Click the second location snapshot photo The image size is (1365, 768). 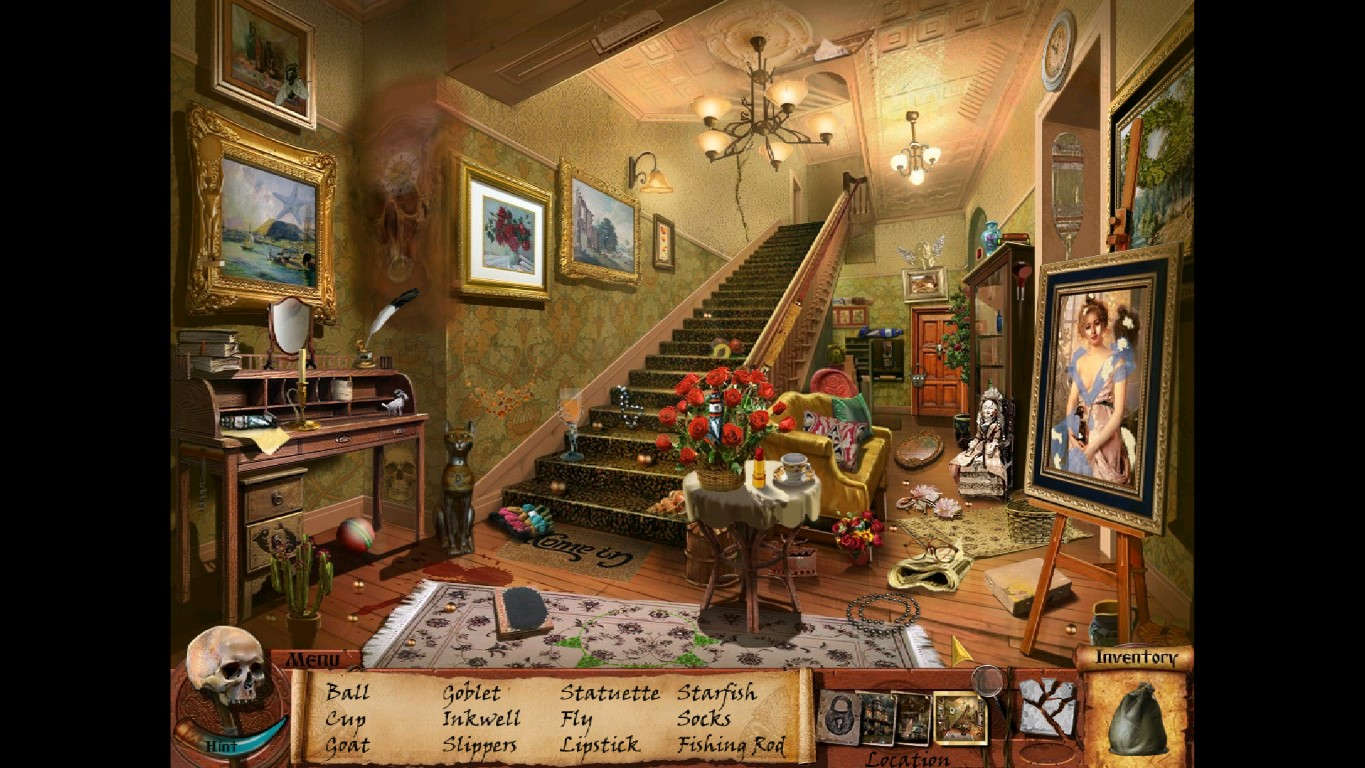911,718
